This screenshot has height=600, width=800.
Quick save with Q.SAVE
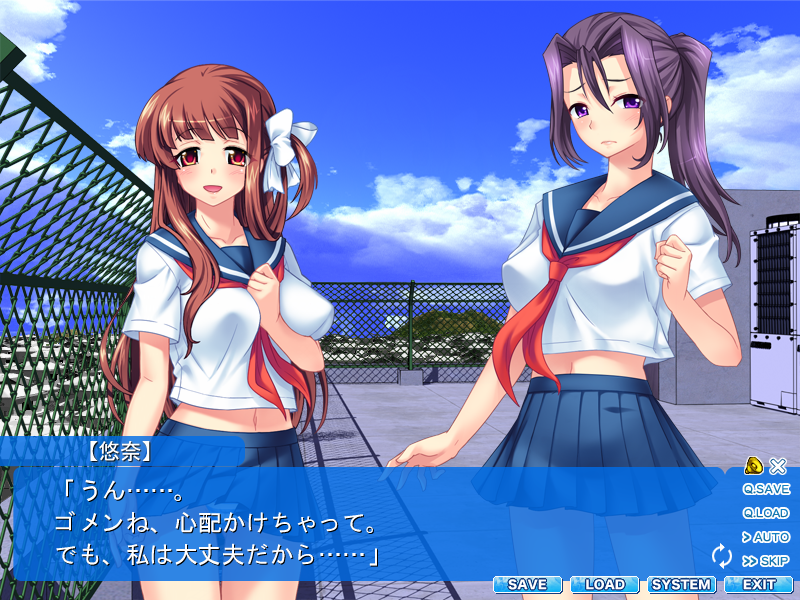(x=766, y=489)
